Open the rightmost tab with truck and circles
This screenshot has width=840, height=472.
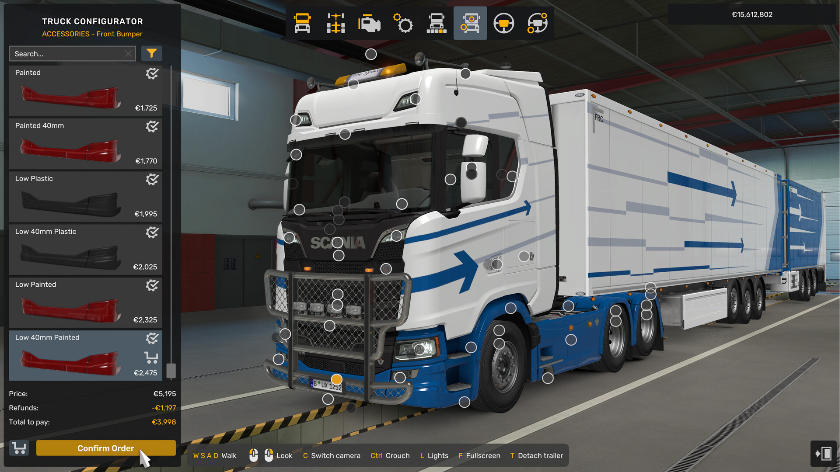click(537, 22)
